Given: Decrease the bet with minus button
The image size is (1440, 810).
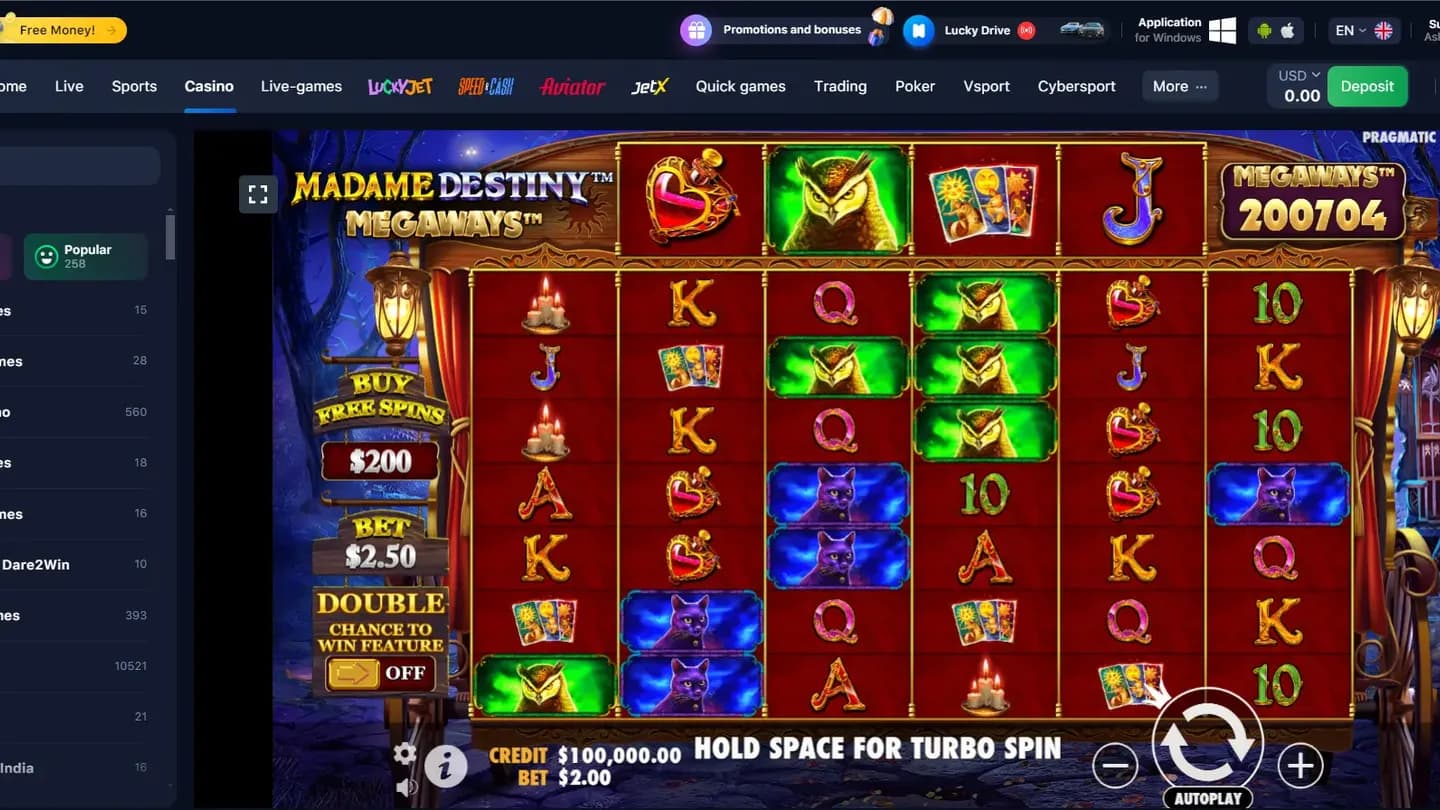Looking at the screenshot, I should click(x=1115, y=766).
